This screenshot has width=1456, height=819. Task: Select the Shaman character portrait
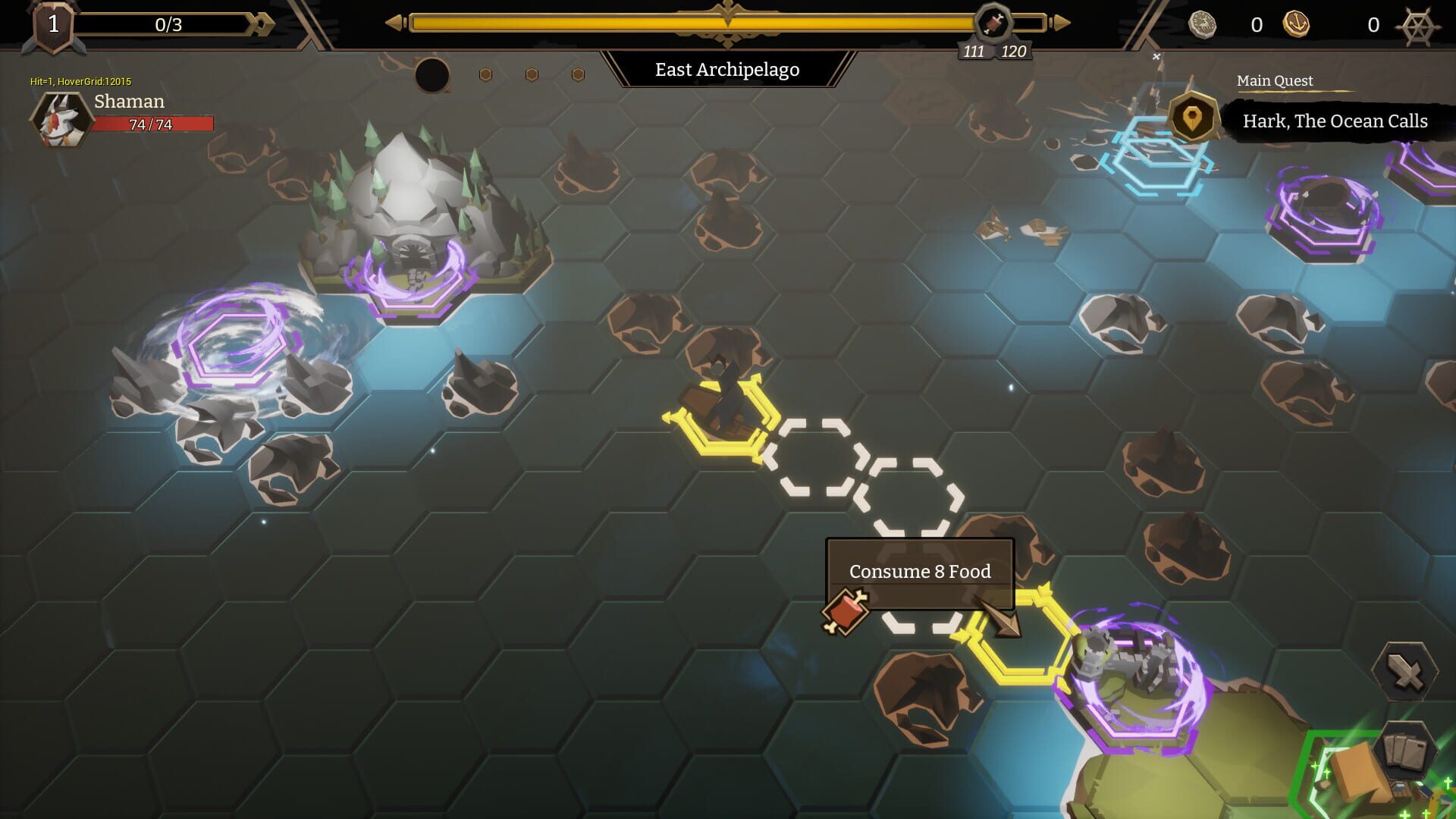point(59,120)
